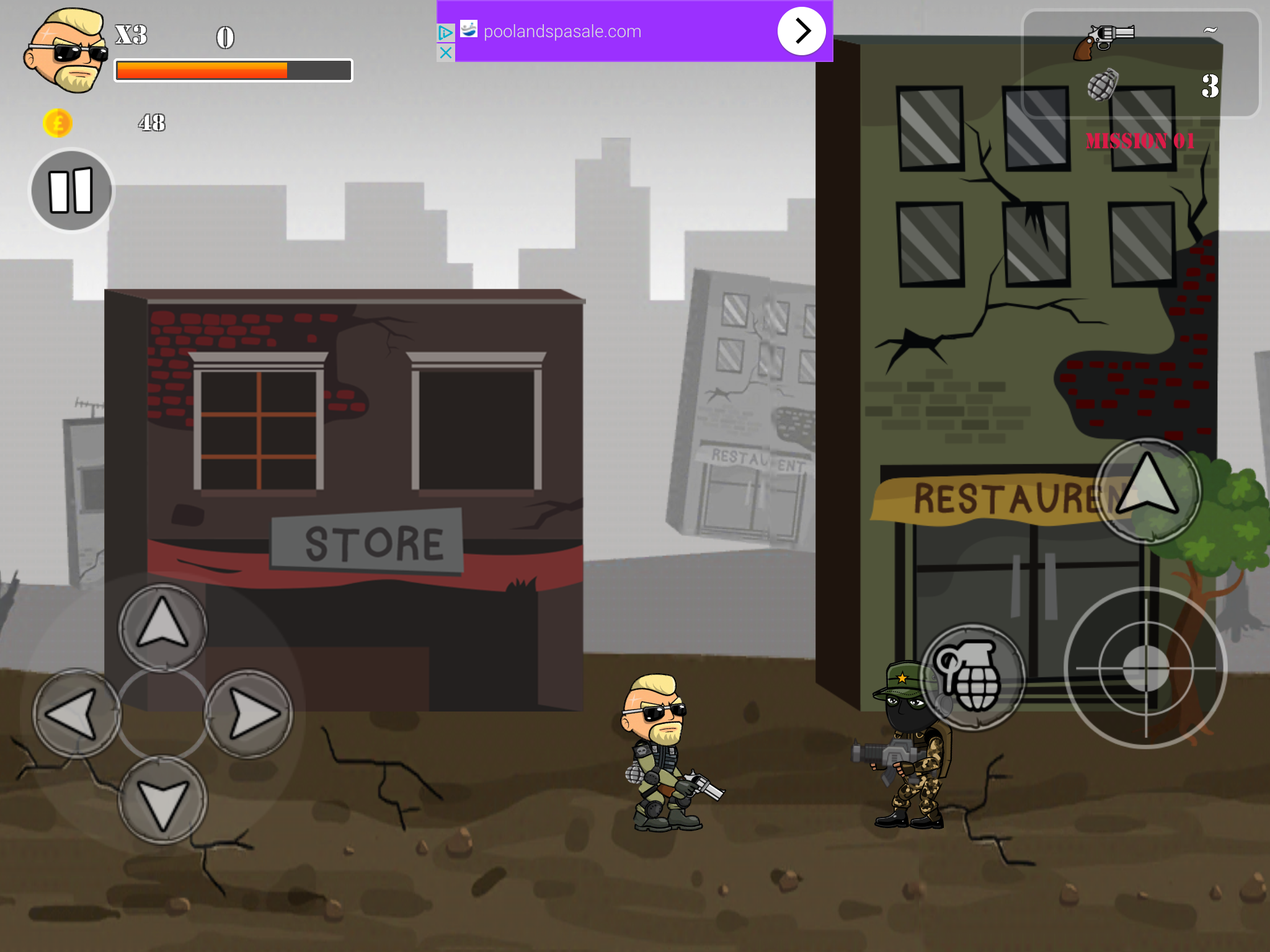Click the AdChoices icon on the banner

point(445,32)
